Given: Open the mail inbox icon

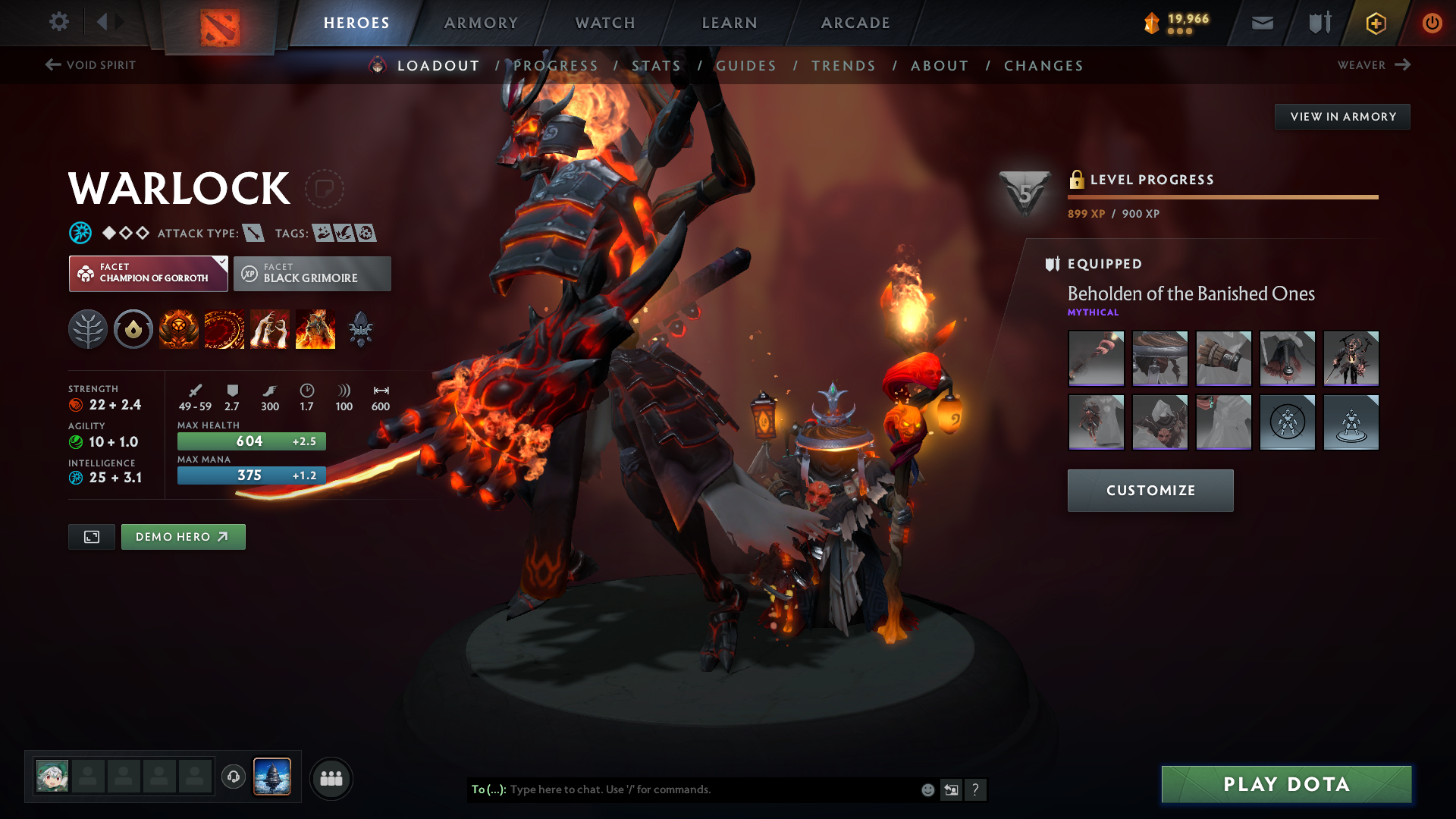Looking at the screenshot, I should [1261, 22].
